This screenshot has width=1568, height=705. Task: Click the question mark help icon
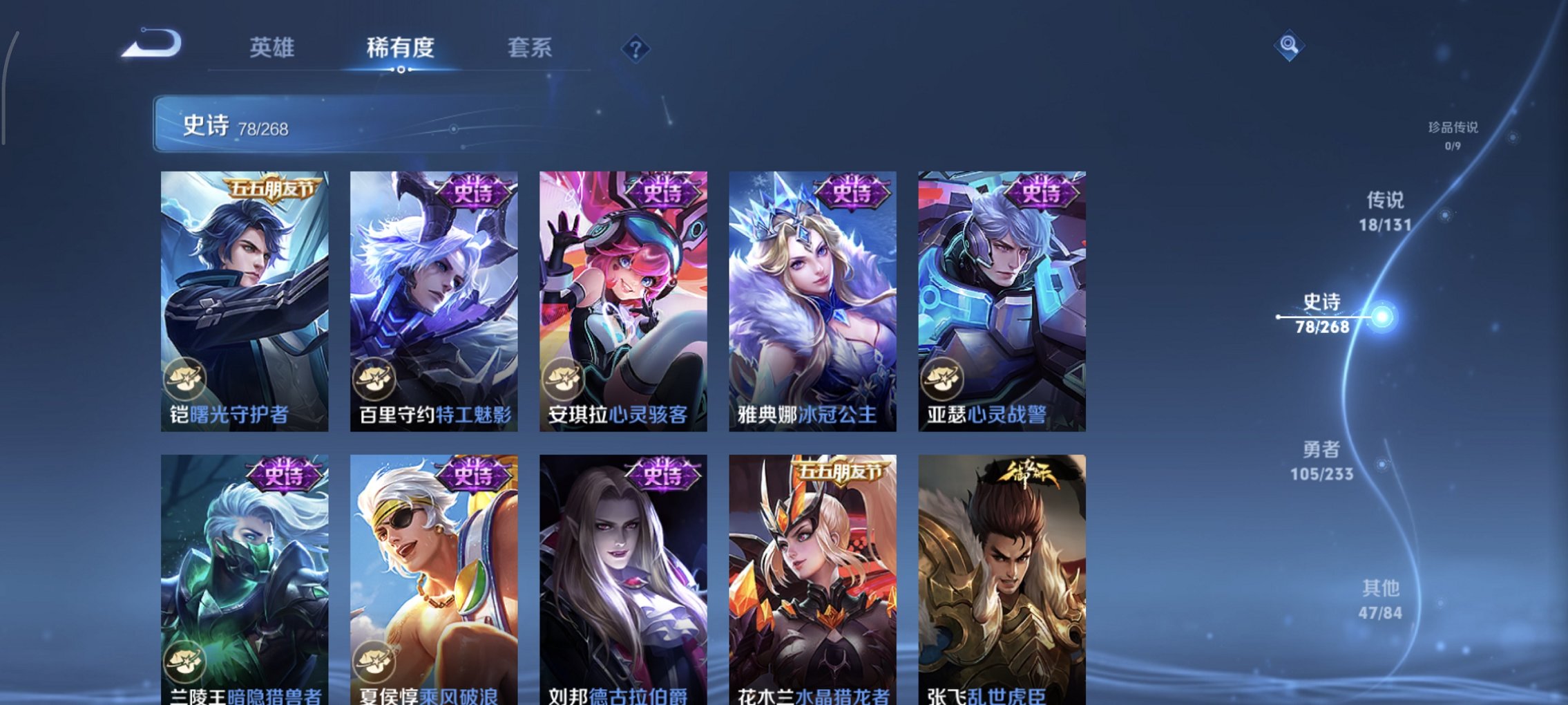click(637, 49)
